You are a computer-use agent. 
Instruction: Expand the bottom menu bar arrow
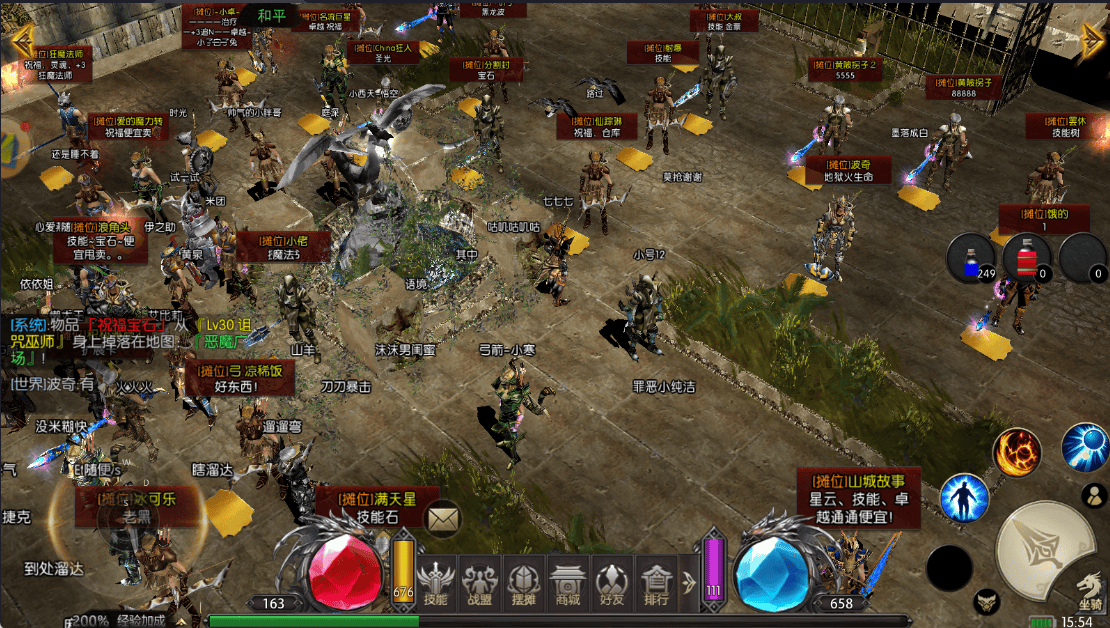(688, 582)
